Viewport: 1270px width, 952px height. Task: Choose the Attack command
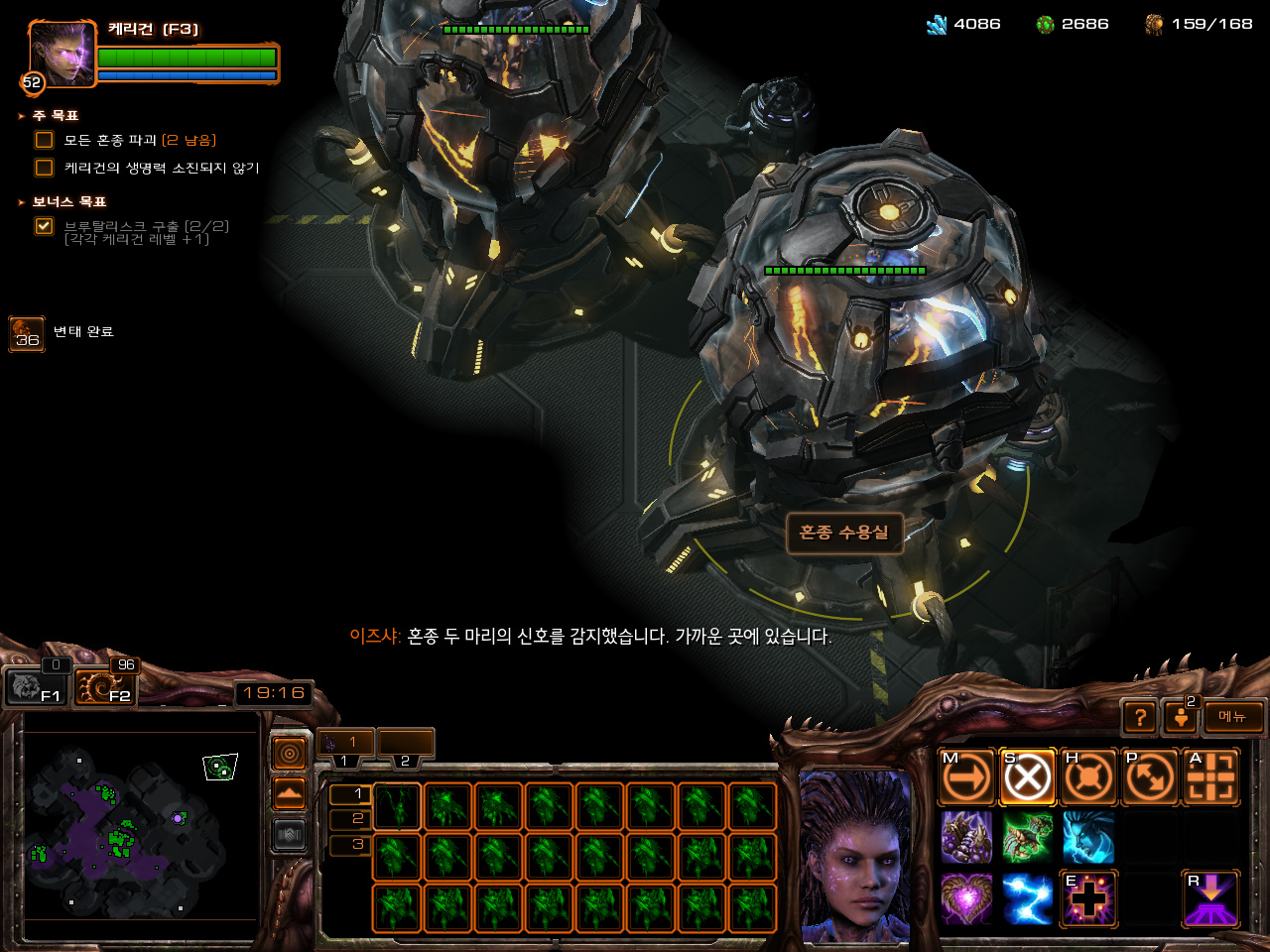1211,776
